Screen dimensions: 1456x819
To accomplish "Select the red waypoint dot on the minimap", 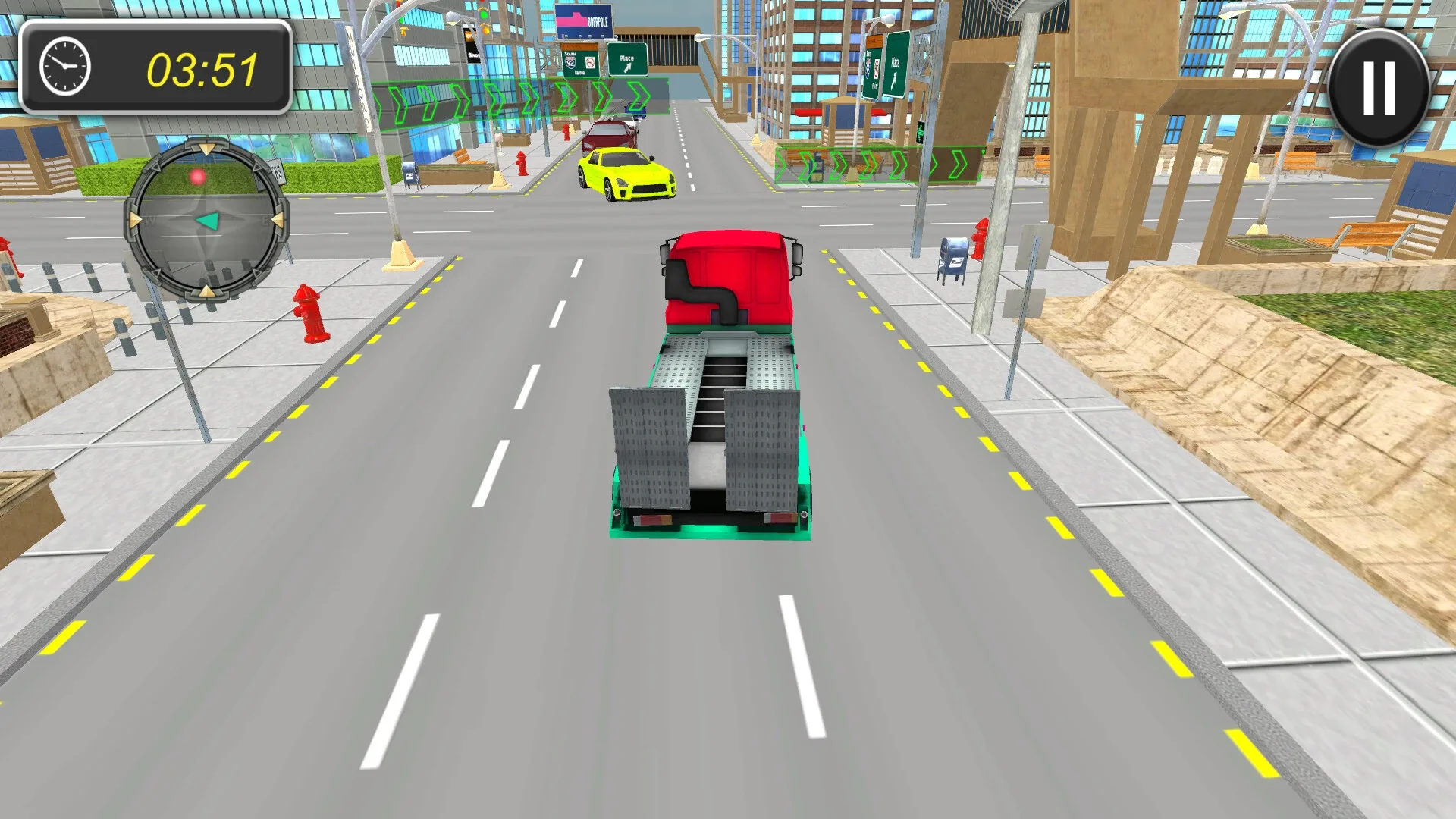I will click(x=197, y=176).
